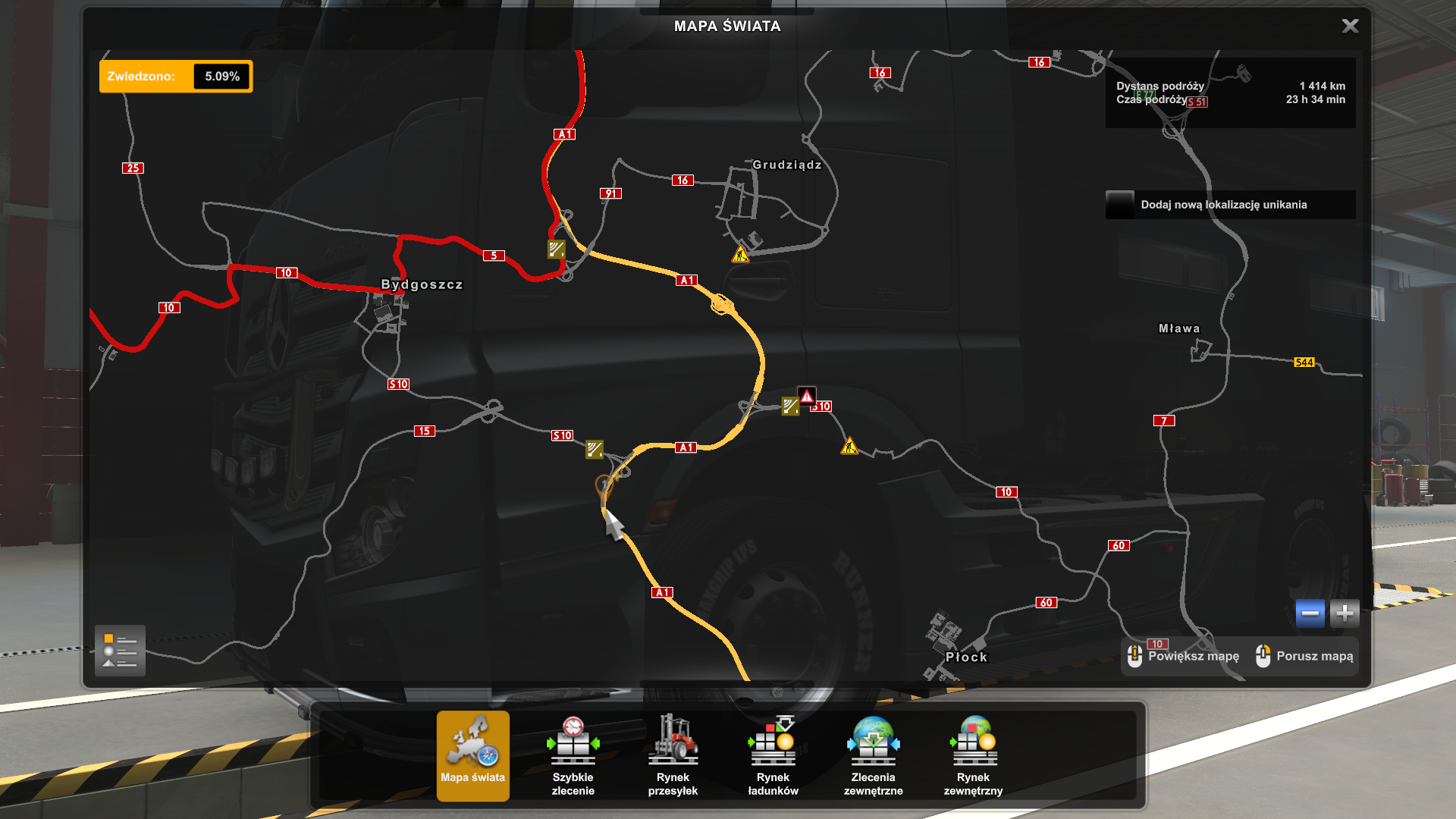The height and width of the screenshot is (819, 1456).
Task: Open Szybkie zlecenie quick jobs
Action: click(x=573, y=755)
